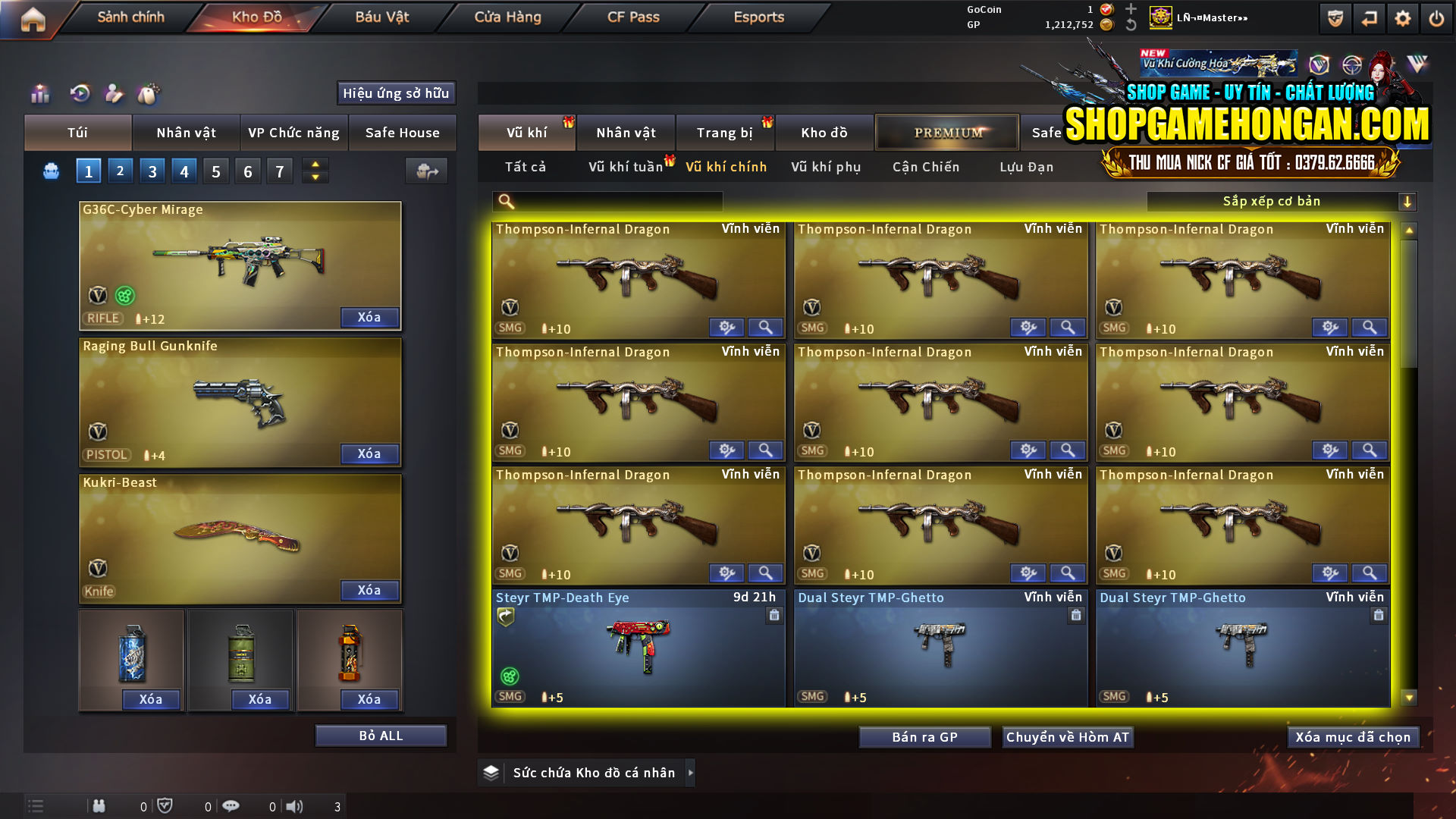Click the up arrow beside the page numbers
Image resolution: width=1456 pixels, height=819 pixels.
[x=314, y=164]
